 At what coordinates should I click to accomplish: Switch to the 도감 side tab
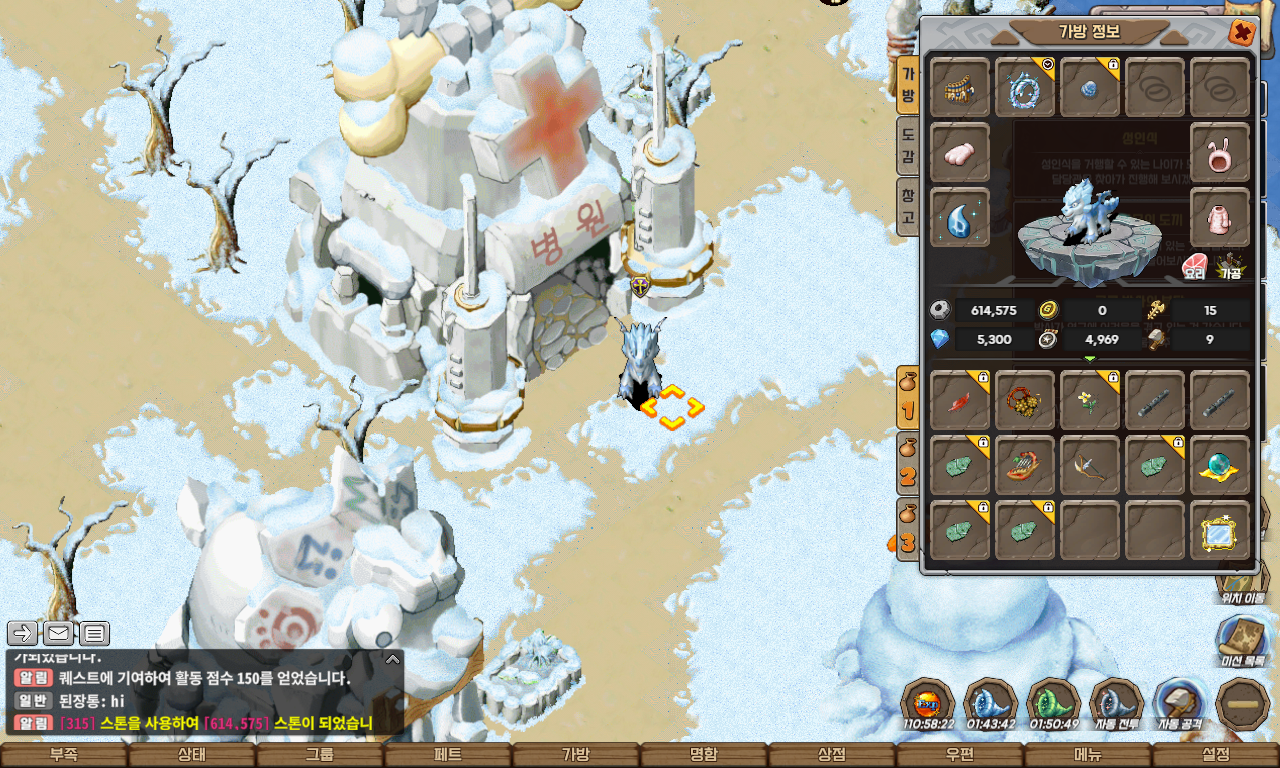point(907,146)
